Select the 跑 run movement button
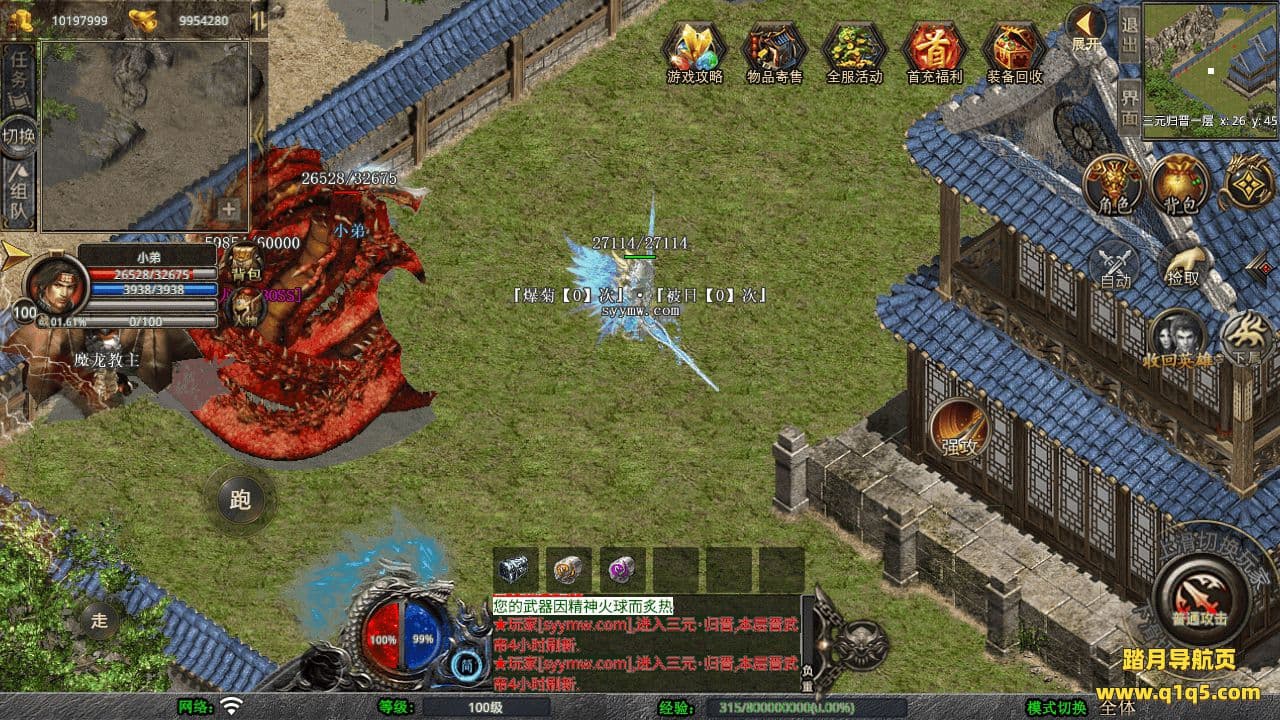Screen dimensions: 1280x720 click(x=240, y=499)
